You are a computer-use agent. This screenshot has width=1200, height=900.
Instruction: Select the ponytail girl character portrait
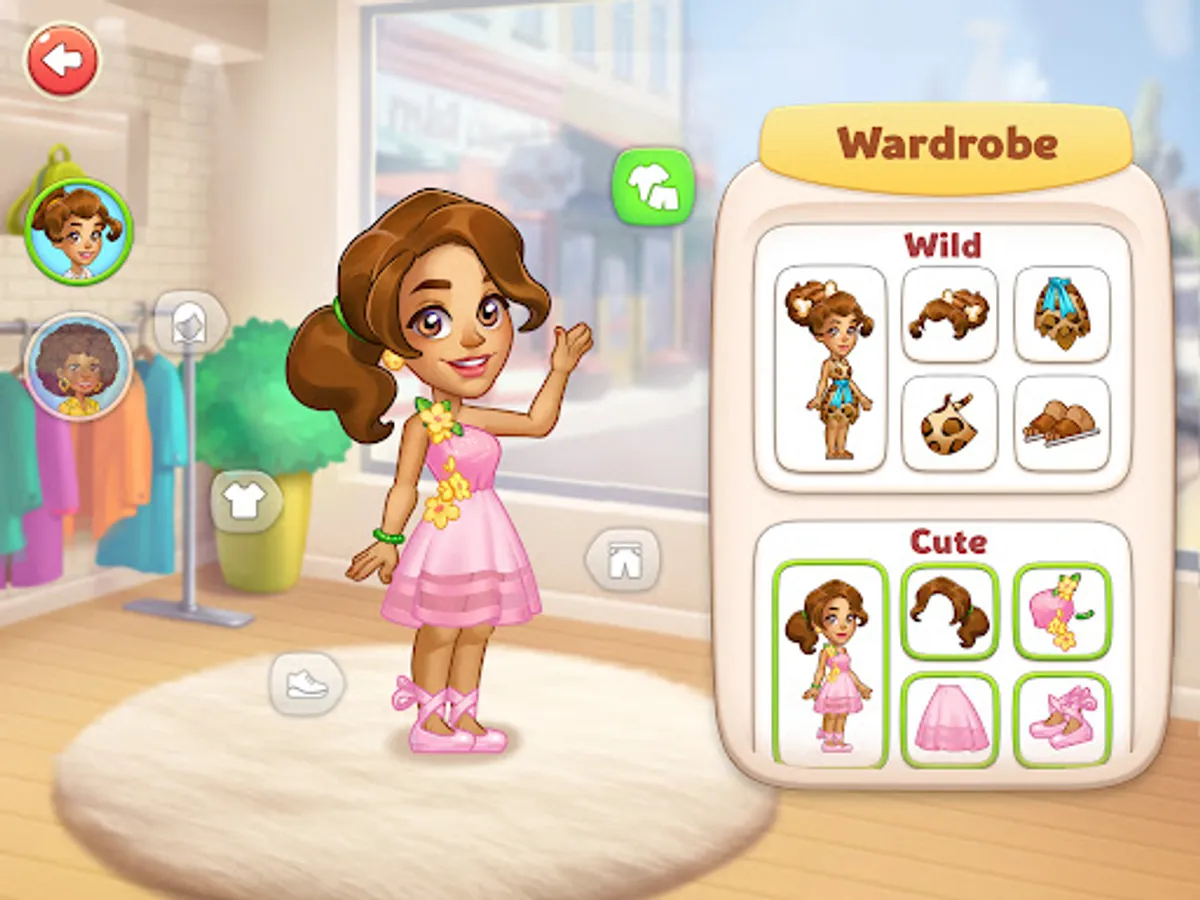click(x=78, y=230)
